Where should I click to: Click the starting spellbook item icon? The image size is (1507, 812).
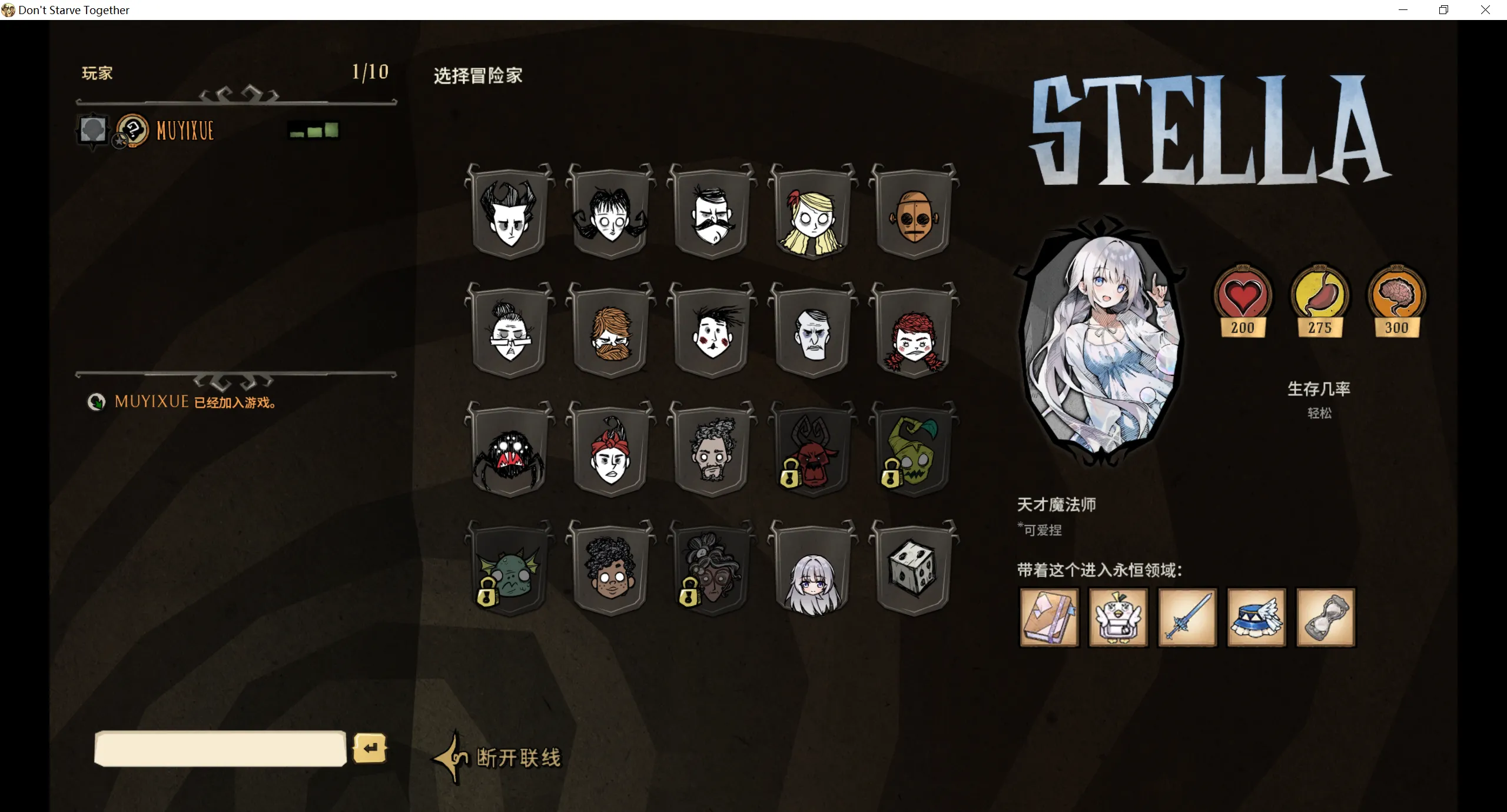(x=1049, y=617)
